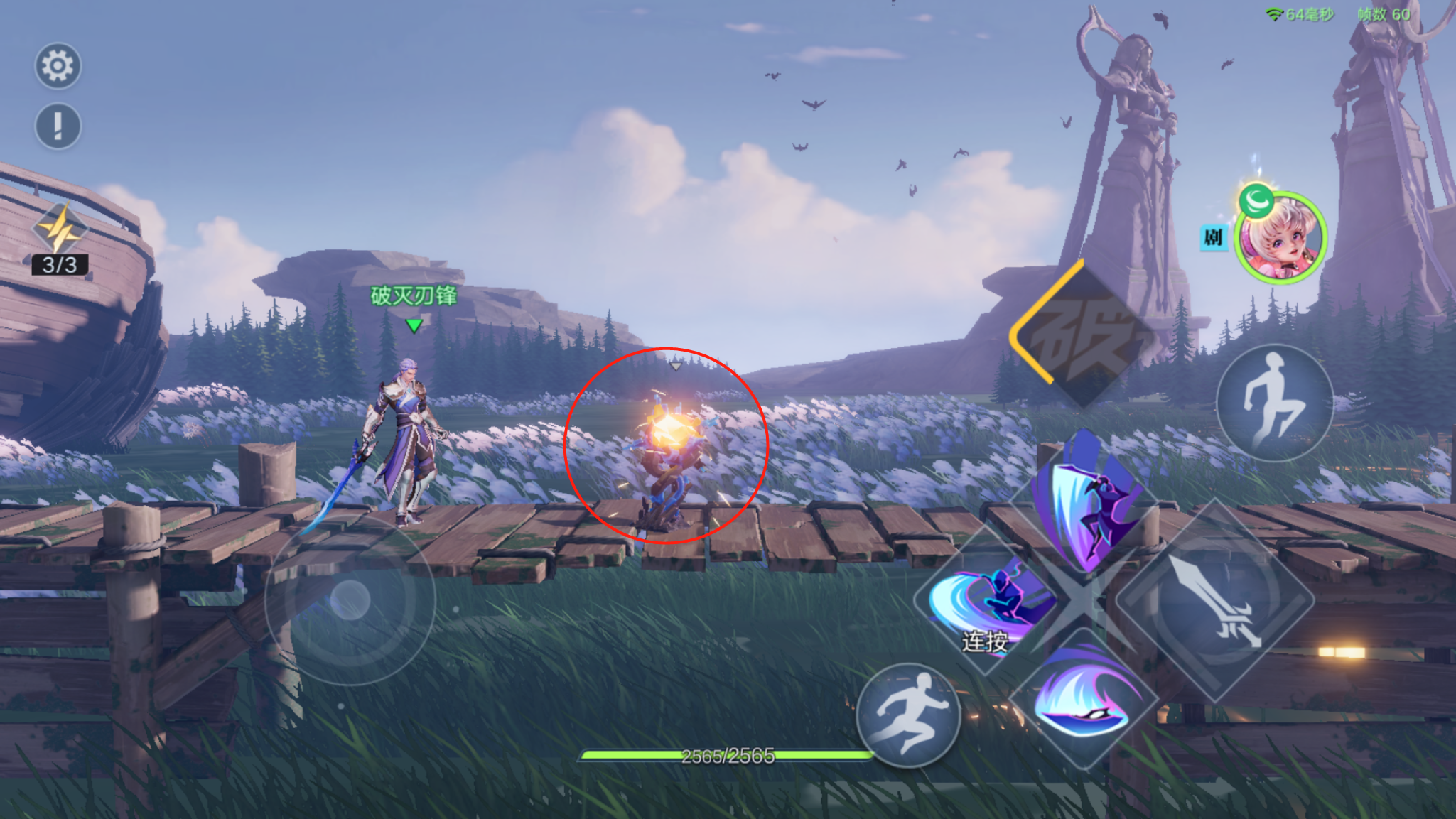1456x819 pixels.
Task: Open the gear settings menu
Action: tap(58, 66)
